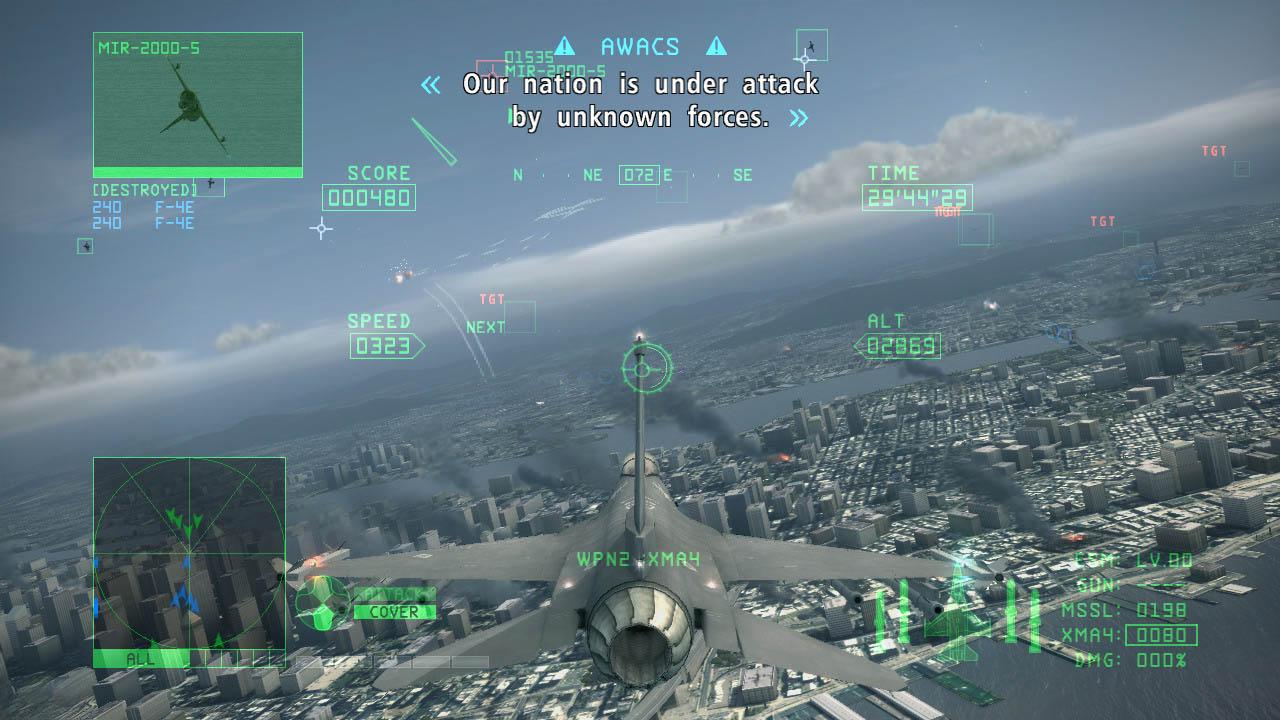Click the XMA4 ammo count box showing 0080
This screenshot has height=720, width=1280.
click(1160, 635)
